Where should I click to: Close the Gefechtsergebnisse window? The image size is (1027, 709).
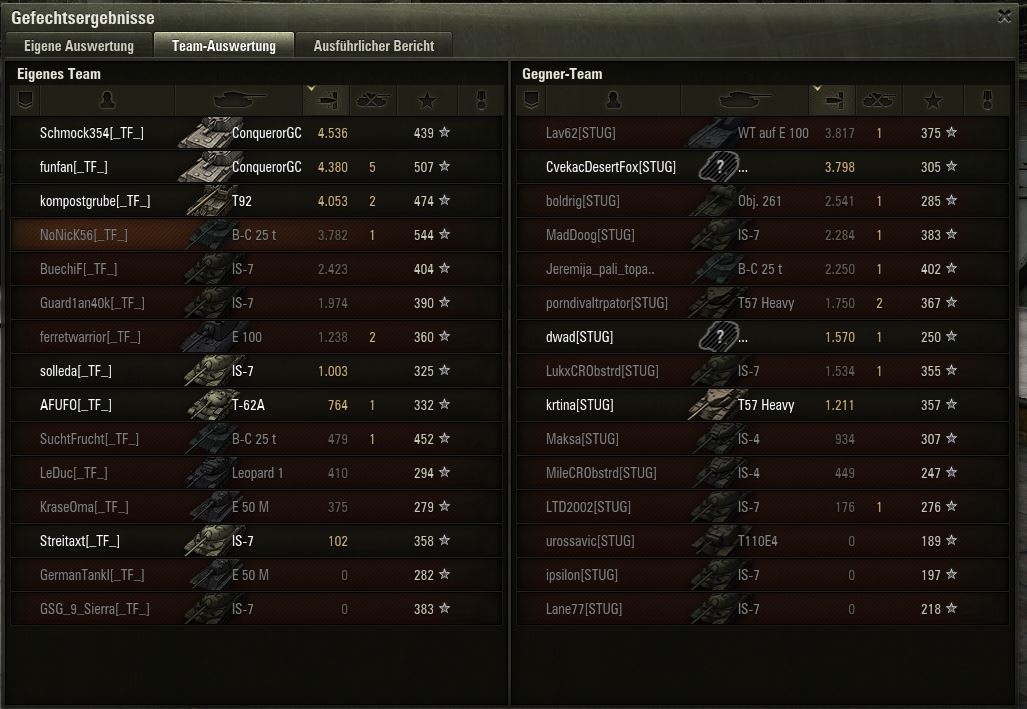(1003, 16)
